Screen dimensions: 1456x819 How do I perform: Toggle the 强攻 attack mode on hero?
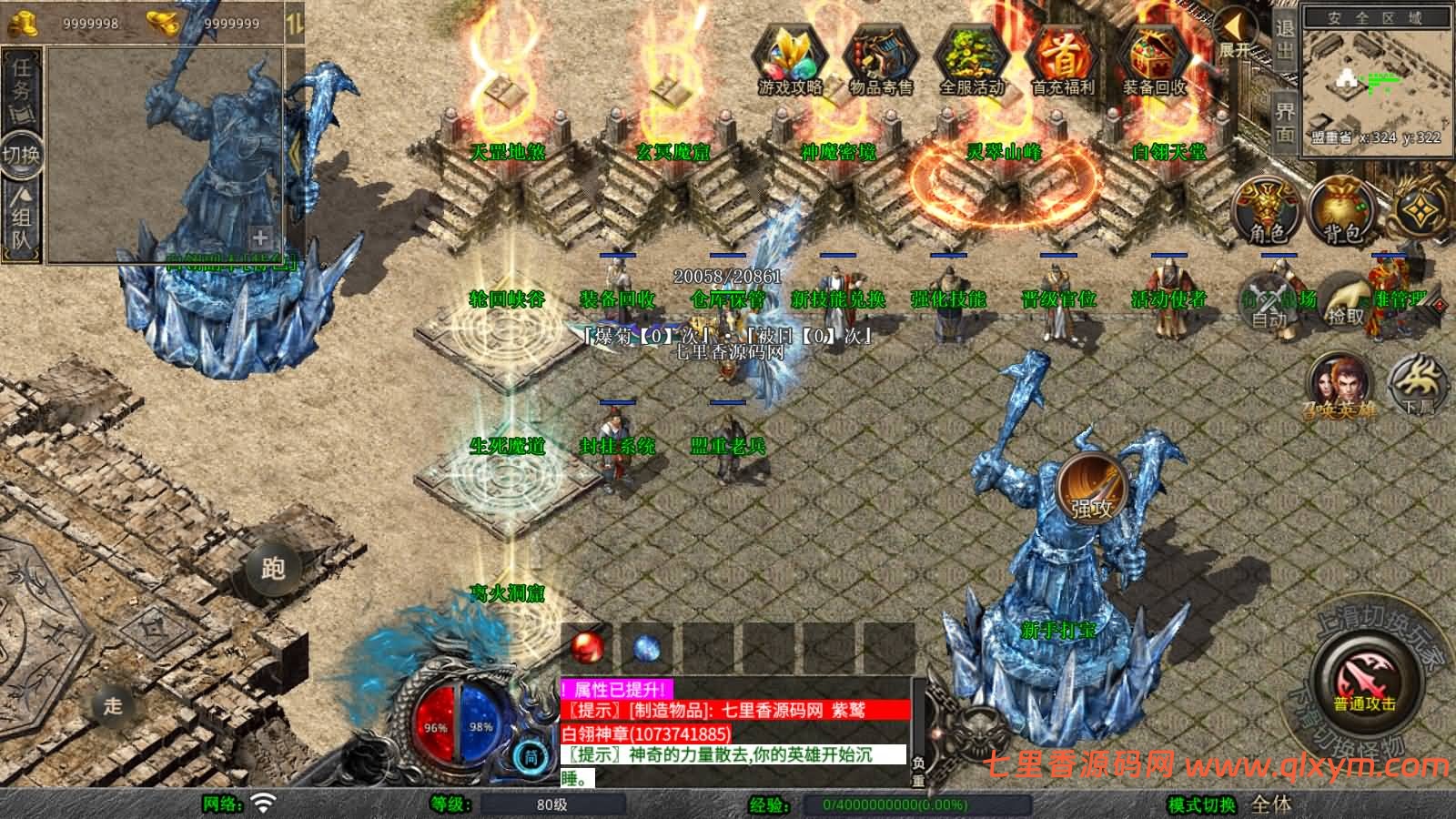click(1090, 490)
